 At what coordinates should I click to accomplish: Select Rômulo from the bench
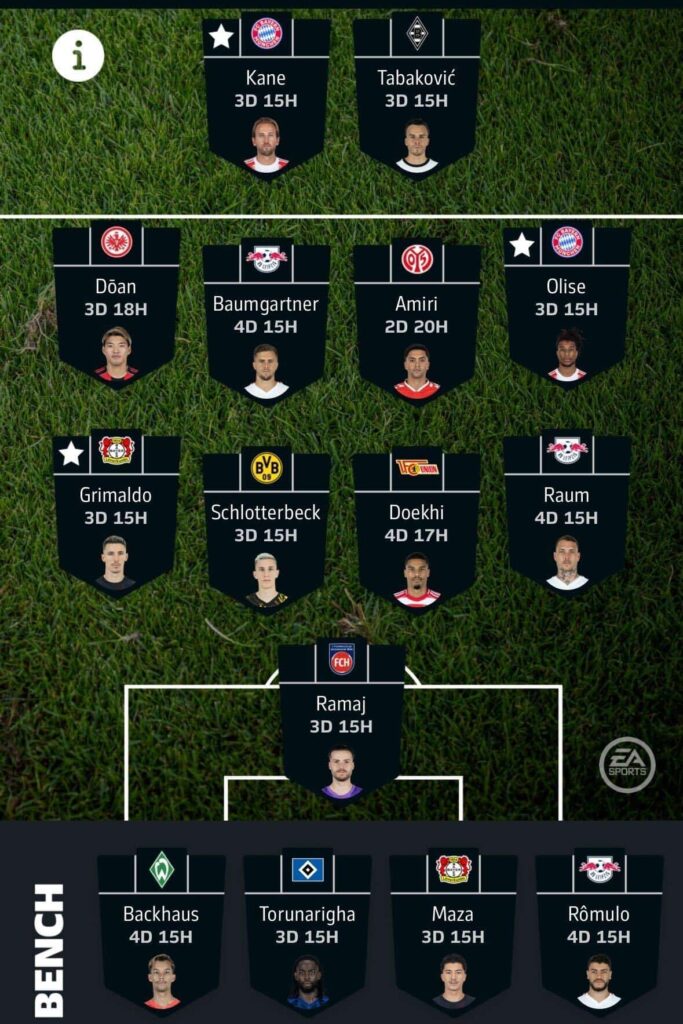599,931
